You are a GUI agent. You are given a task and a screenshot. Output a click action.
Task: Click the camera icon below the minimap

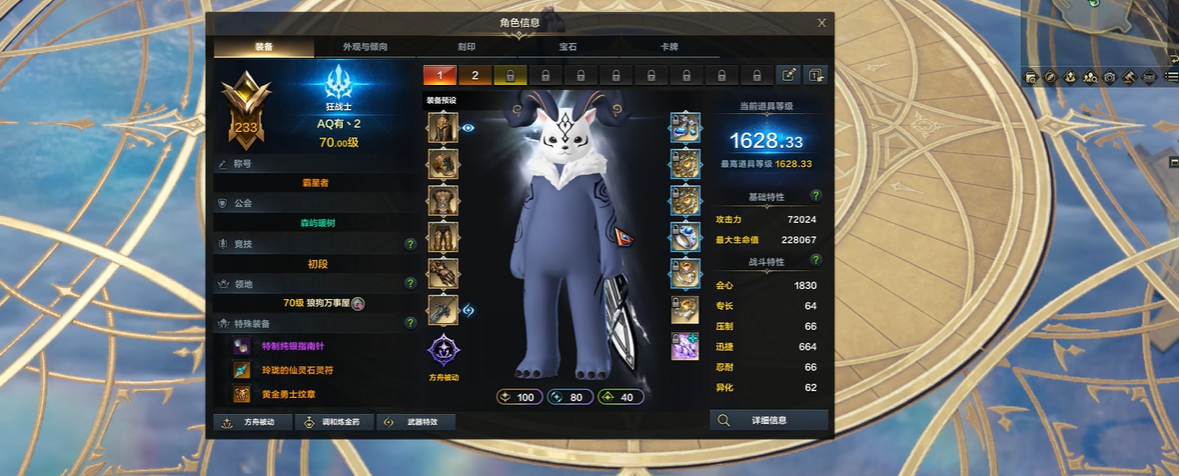(1108, 76)
